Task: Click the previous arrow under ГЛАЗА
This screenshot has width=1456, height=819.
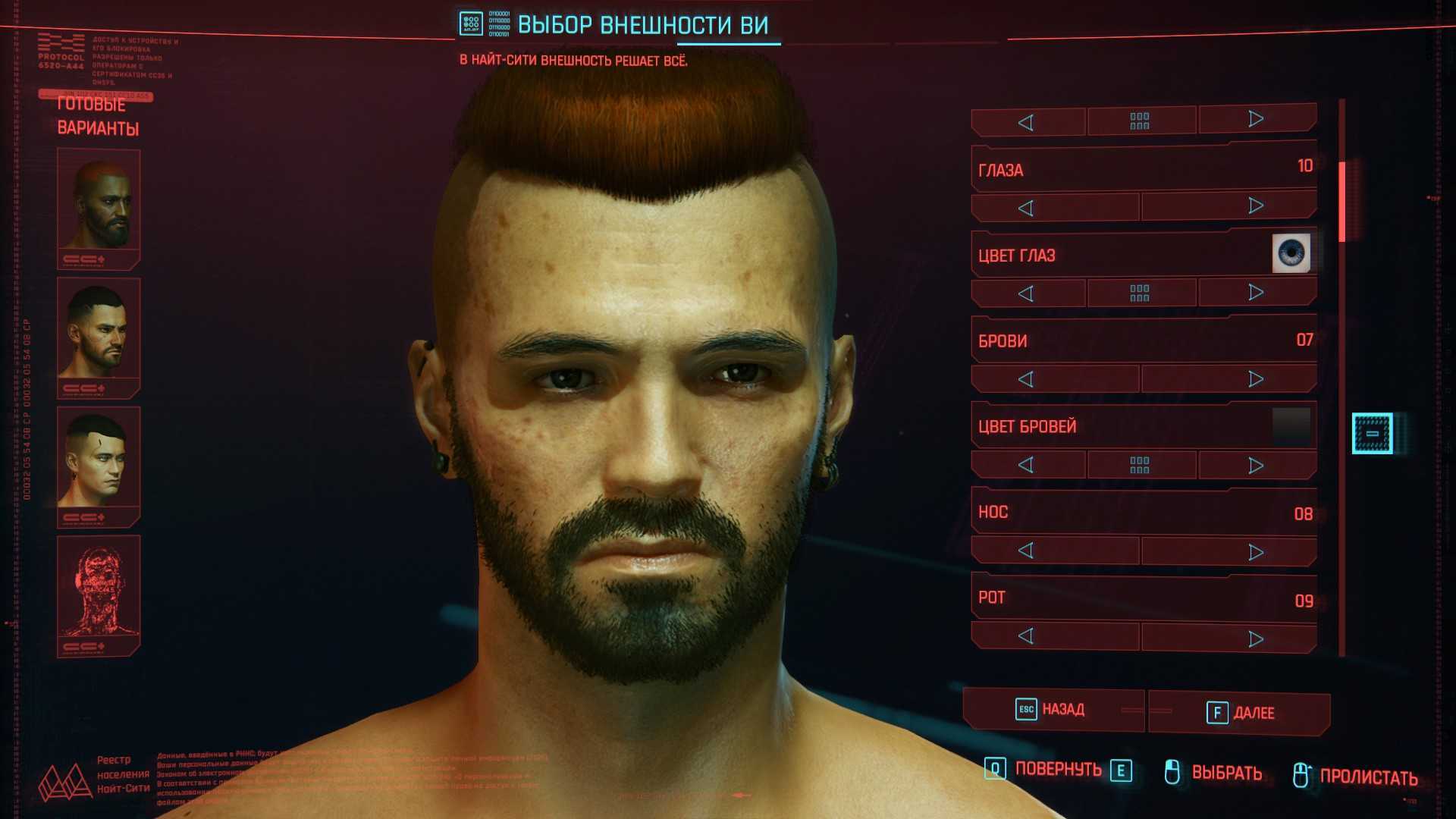Action: (x=1026, y=208)
